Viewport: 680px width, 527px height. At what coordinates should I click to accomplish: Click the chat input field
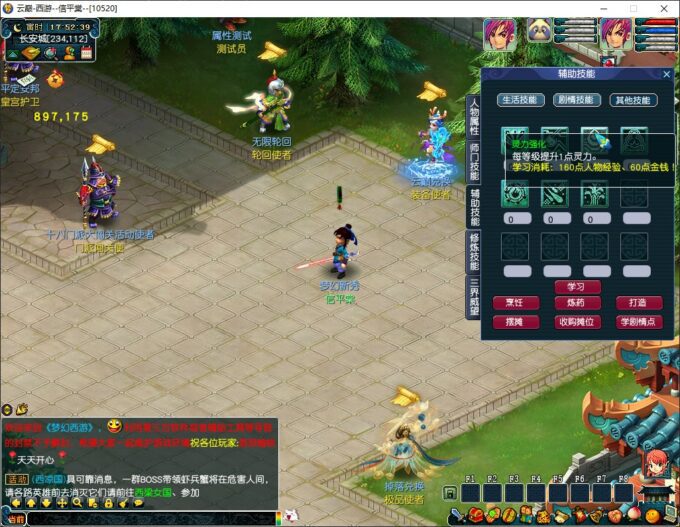coord(150,519)
